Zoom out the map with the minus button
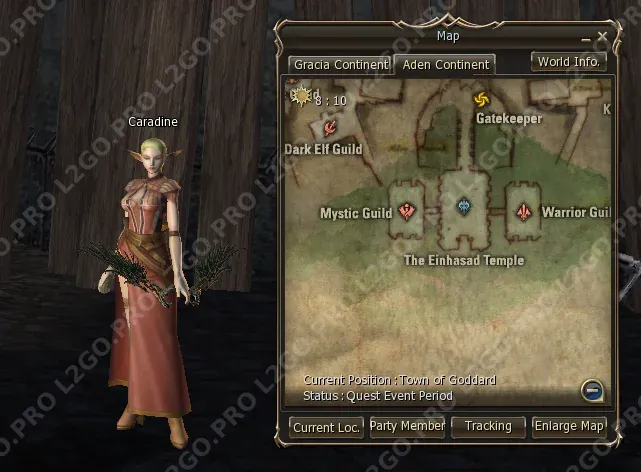641x472 pixels. 594,391
